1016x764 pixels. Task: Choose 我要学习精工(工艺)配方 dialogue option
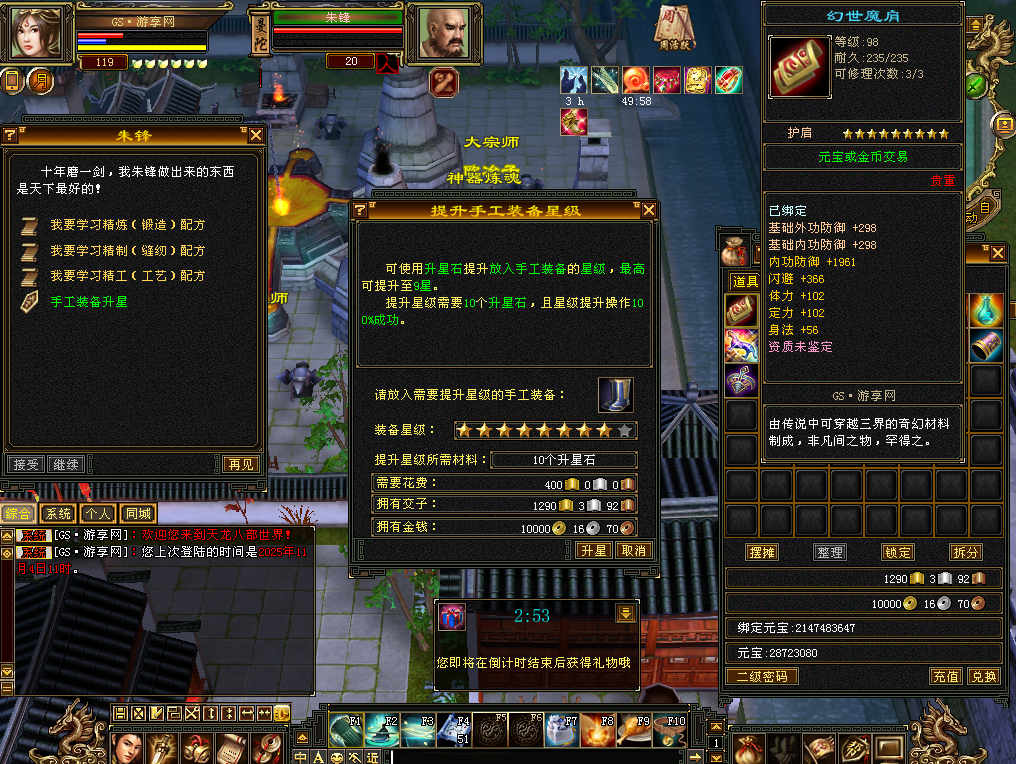click(127, 275)
